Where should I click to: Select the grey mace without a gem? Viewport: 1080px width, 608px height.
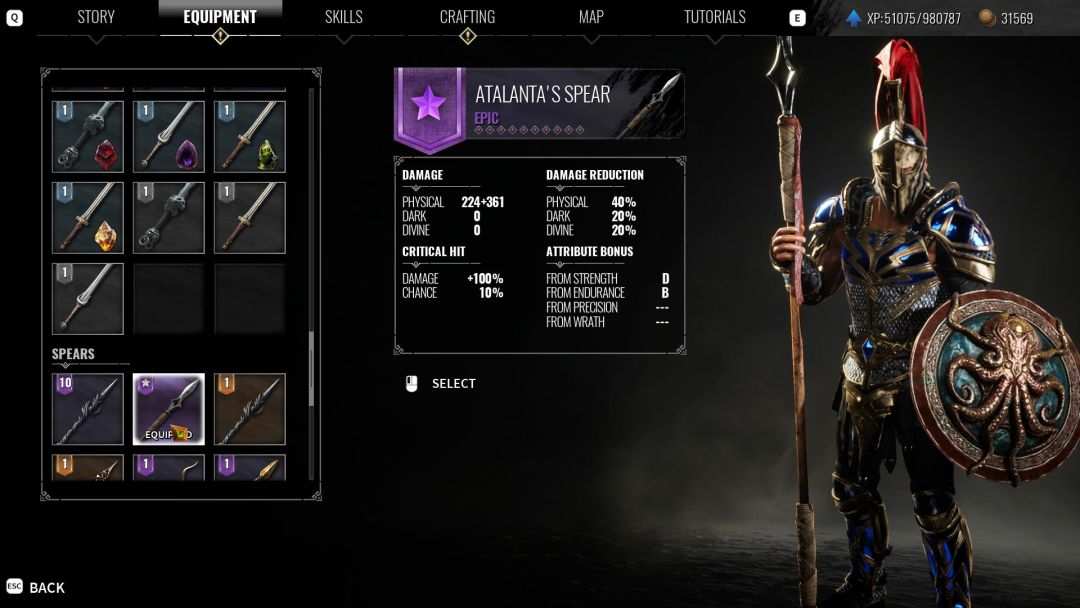(169, 218)
